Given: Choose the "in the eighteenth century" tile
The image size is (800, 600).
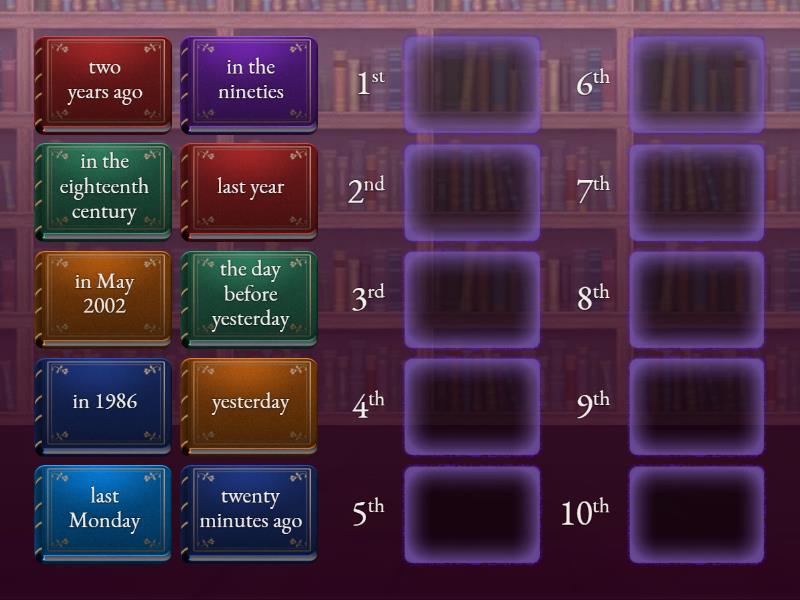Looking at the screenshot, I should click(103, 191).
